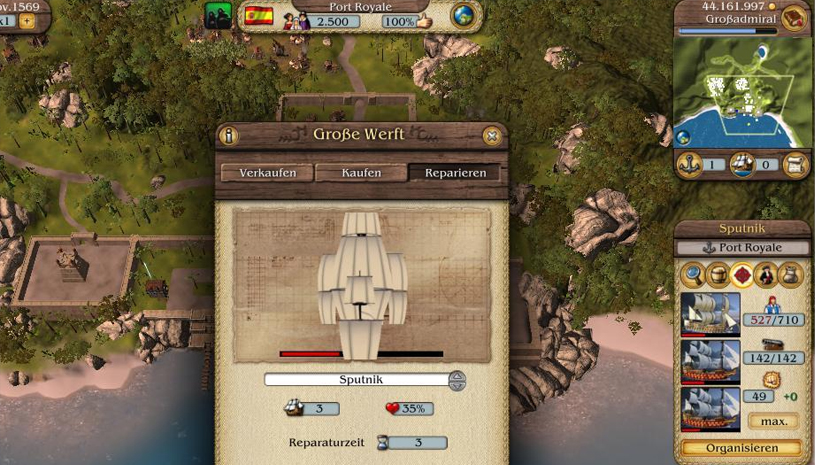Open the globe world map in the top bar
The image size is (815, 465).
(463, 17)
